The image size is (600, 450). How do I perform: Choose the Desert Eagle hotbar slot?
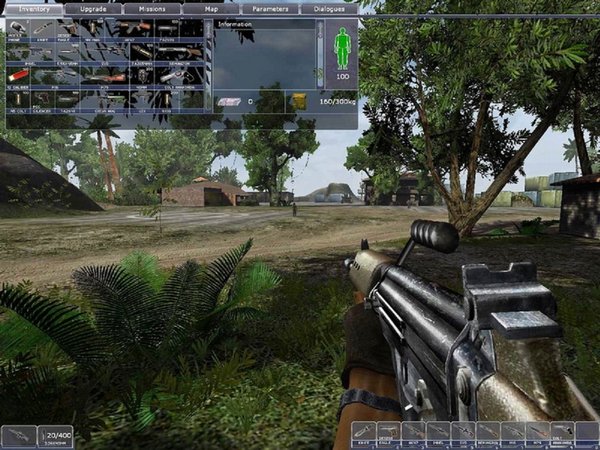(389, 433)
